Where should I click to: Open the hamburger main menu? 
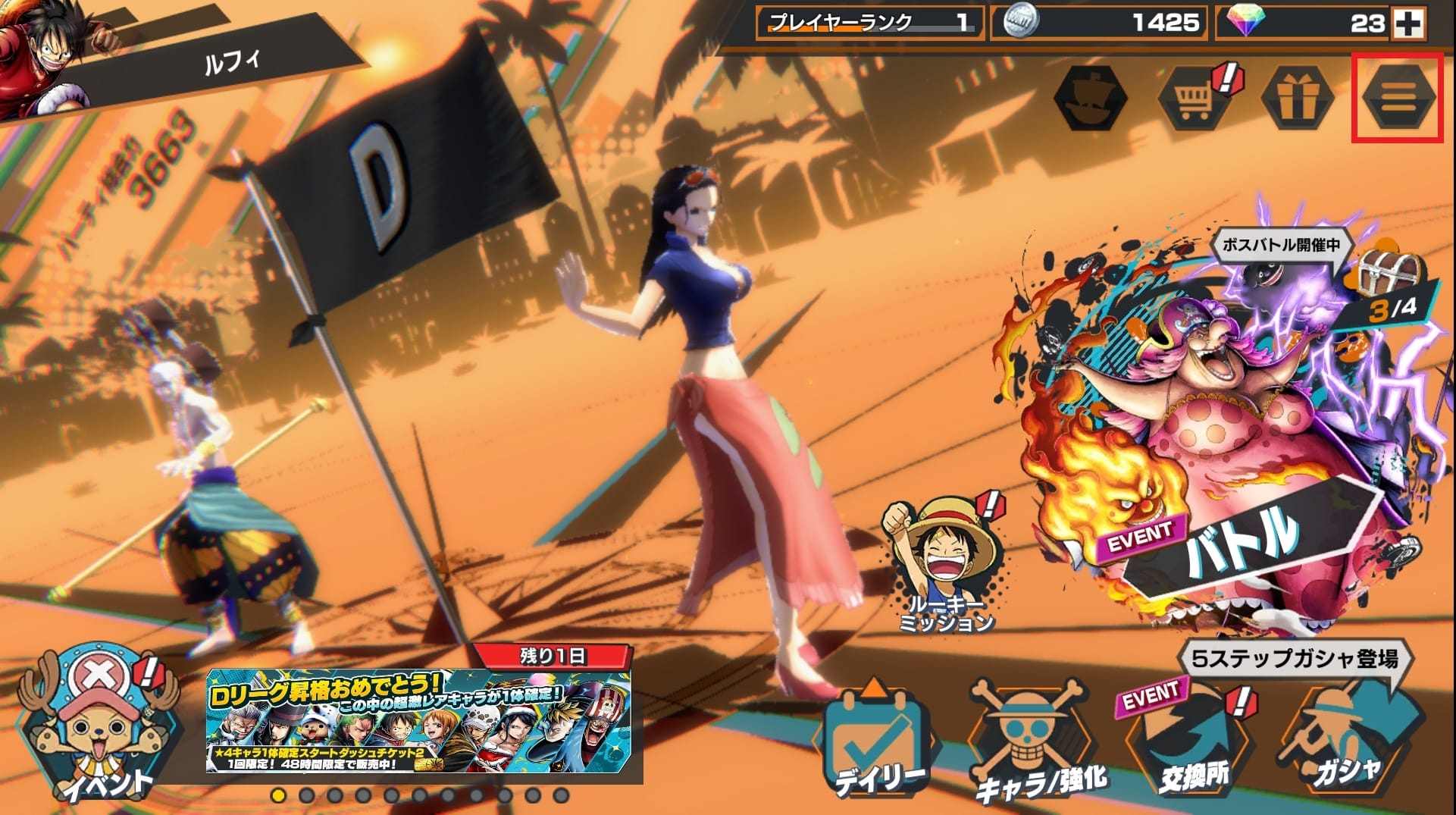point(1398,98)
